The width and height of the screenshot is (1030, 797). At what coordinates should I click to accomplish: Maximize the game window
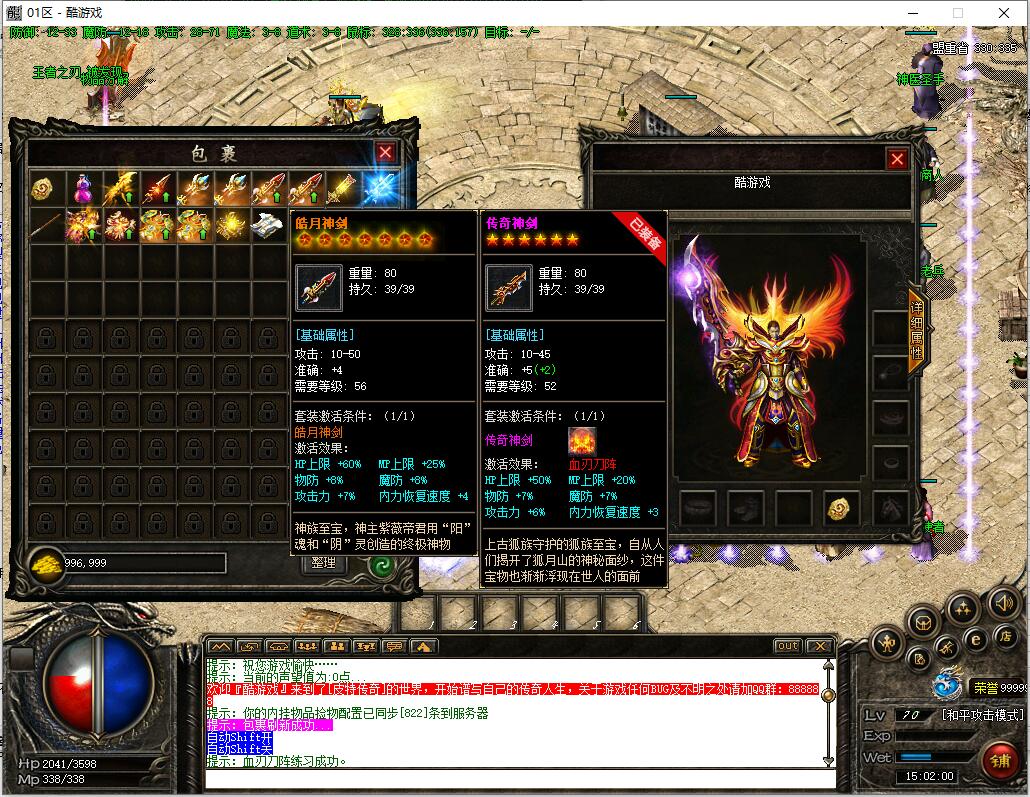pyautogui.click(x=957, y=13)
